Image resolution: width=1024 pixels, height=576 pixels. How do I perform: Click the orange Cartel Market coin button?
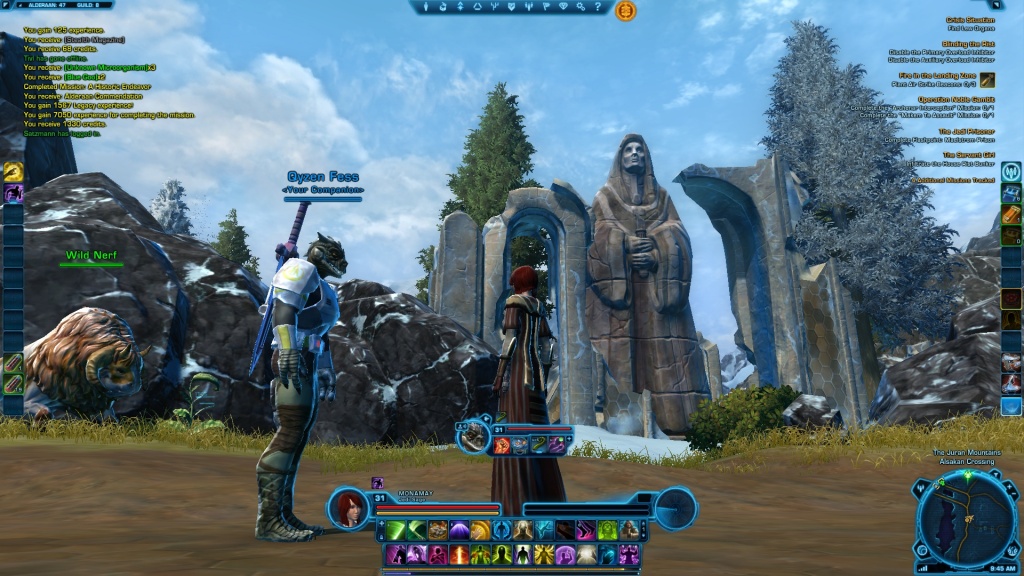tap(626, 11)
